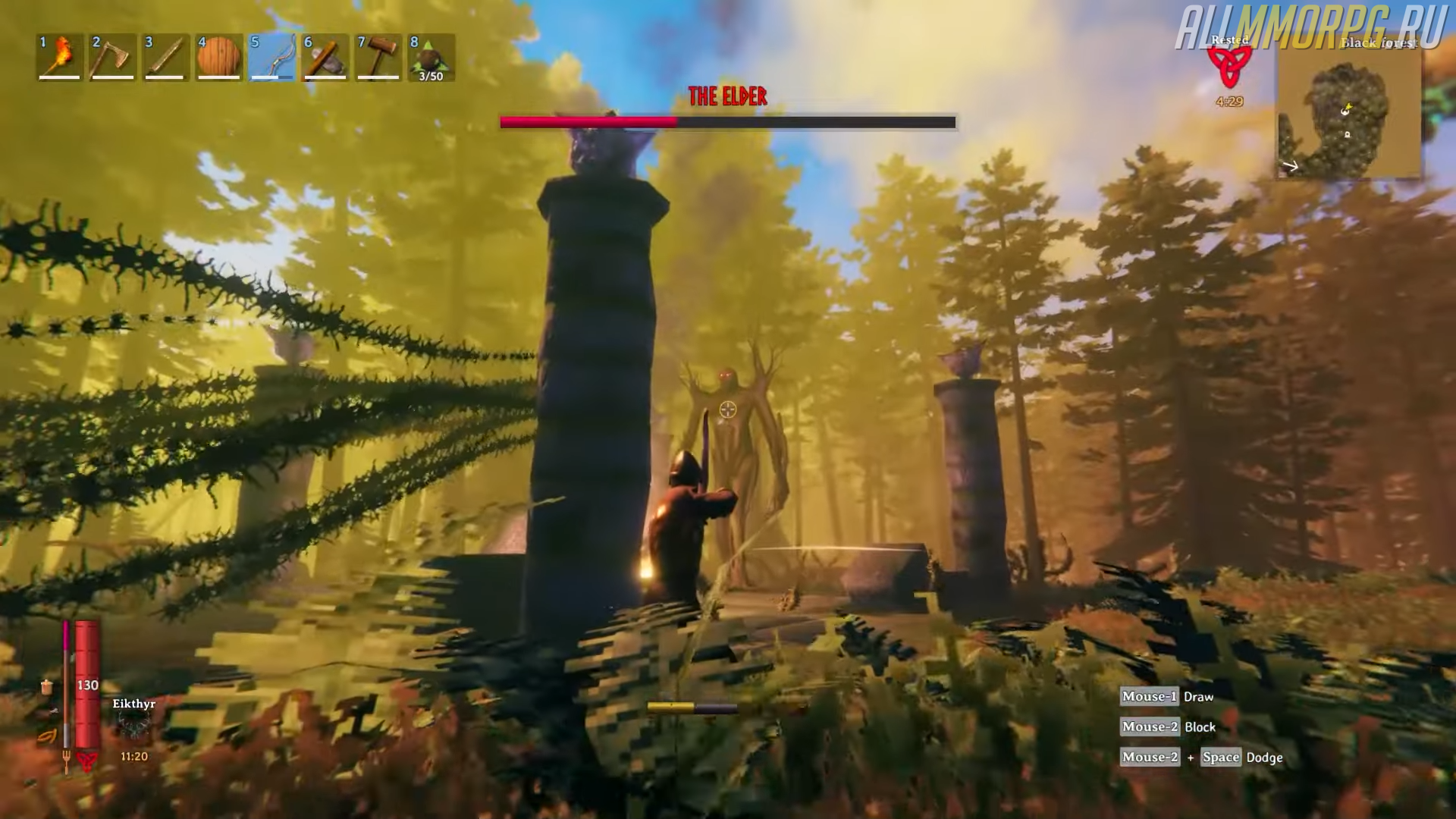Select the torch in hotbar slot 1

coord(60,57)
